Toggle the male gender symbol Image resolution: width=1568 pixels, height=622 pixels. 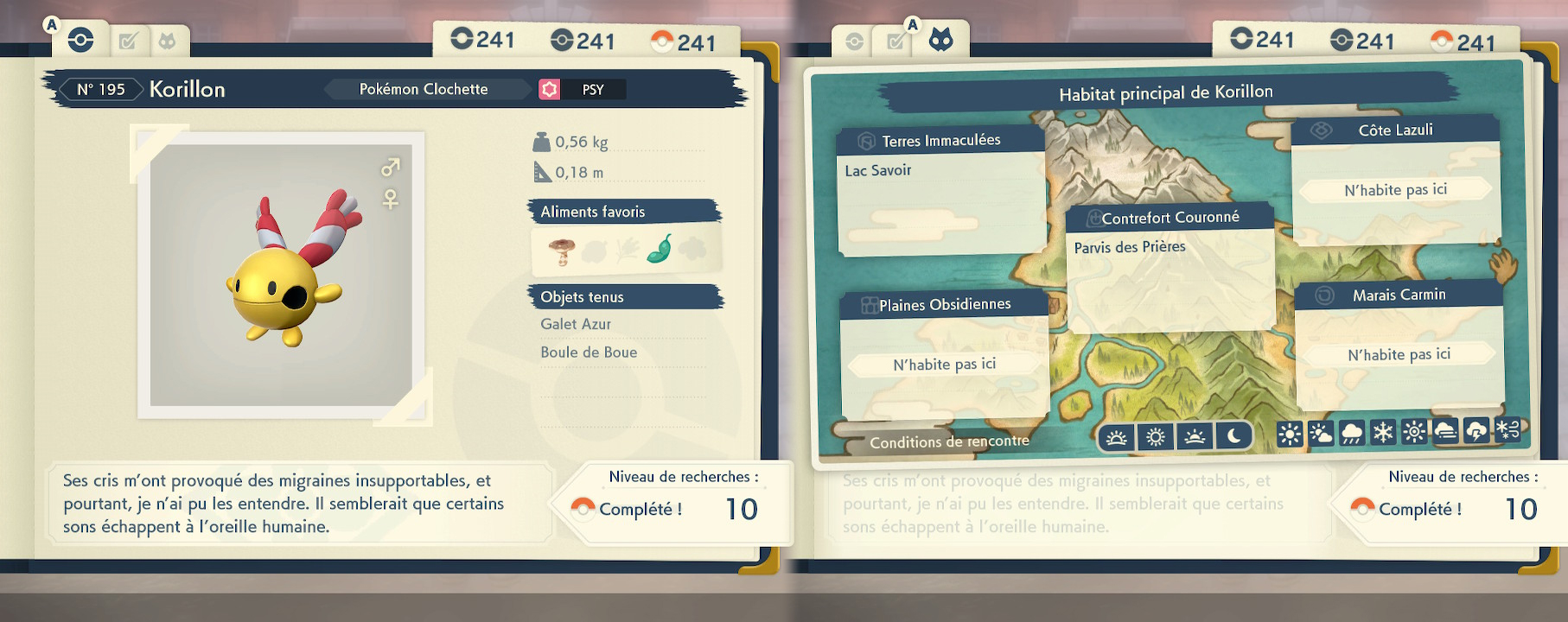point(391,167)
